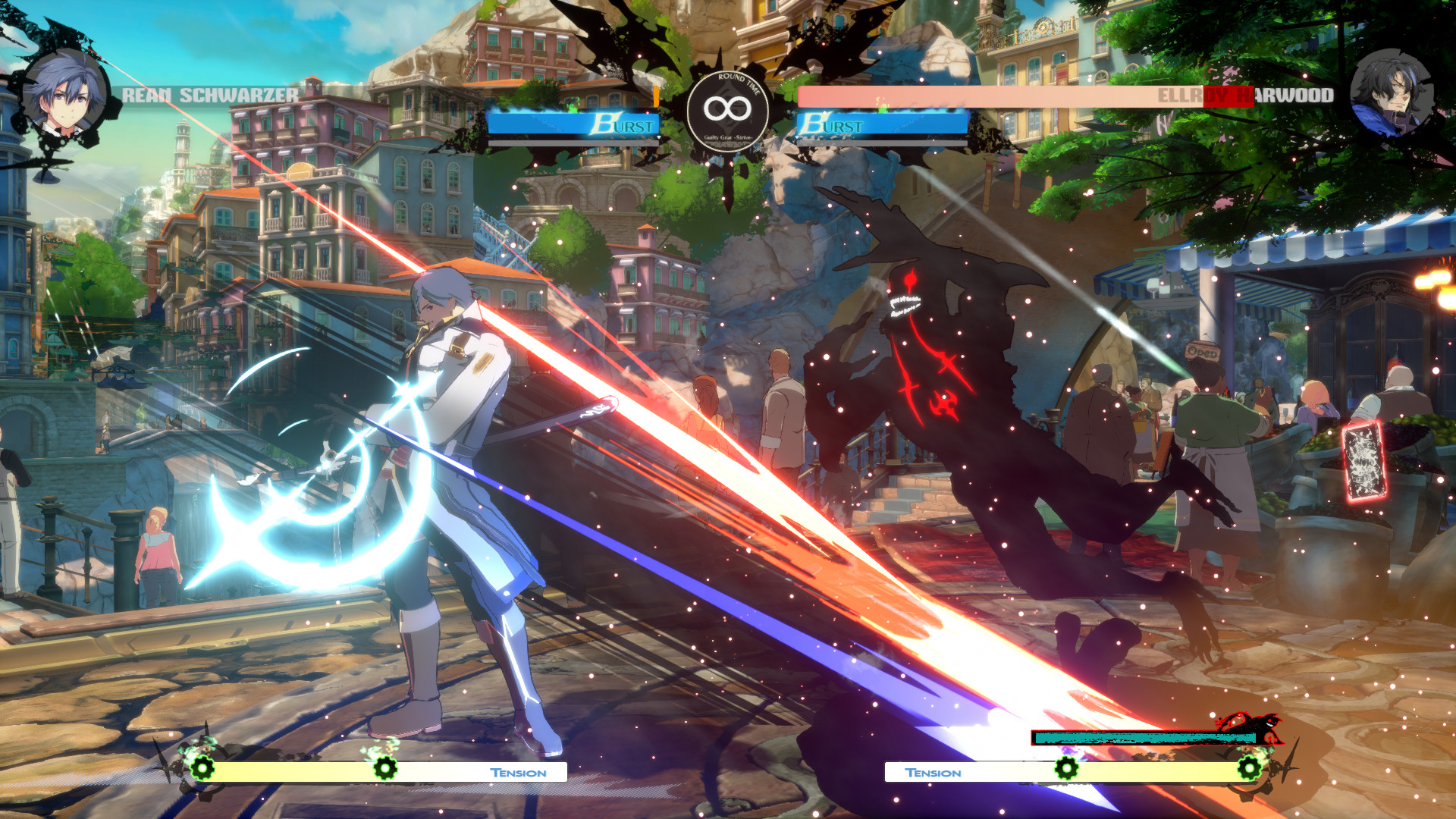Expand the arrow beneath Rean's Burst gauge

pyautogui.click(x=658, y=137)
